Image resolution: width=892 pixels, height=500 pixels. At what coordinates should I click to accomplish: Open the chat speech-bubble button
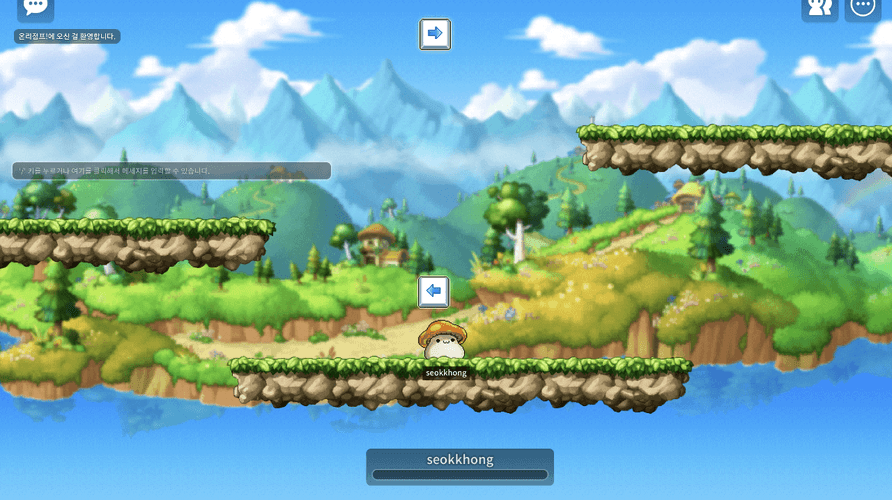pyautogui.click(x=35, y=8)
